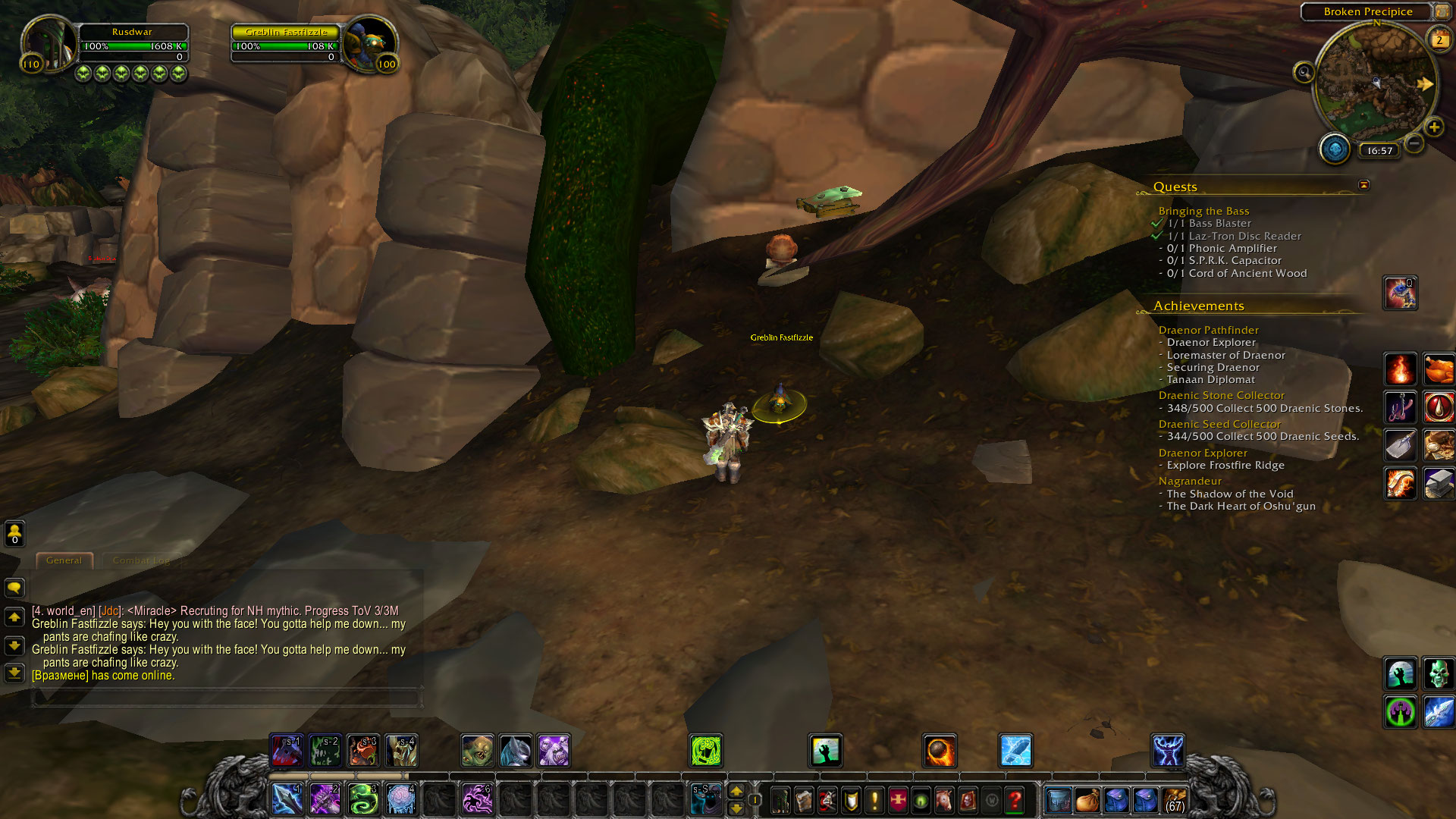Open the chat speech bubble menu
This screenshot has width=1456, height=819.
point(14,588)
